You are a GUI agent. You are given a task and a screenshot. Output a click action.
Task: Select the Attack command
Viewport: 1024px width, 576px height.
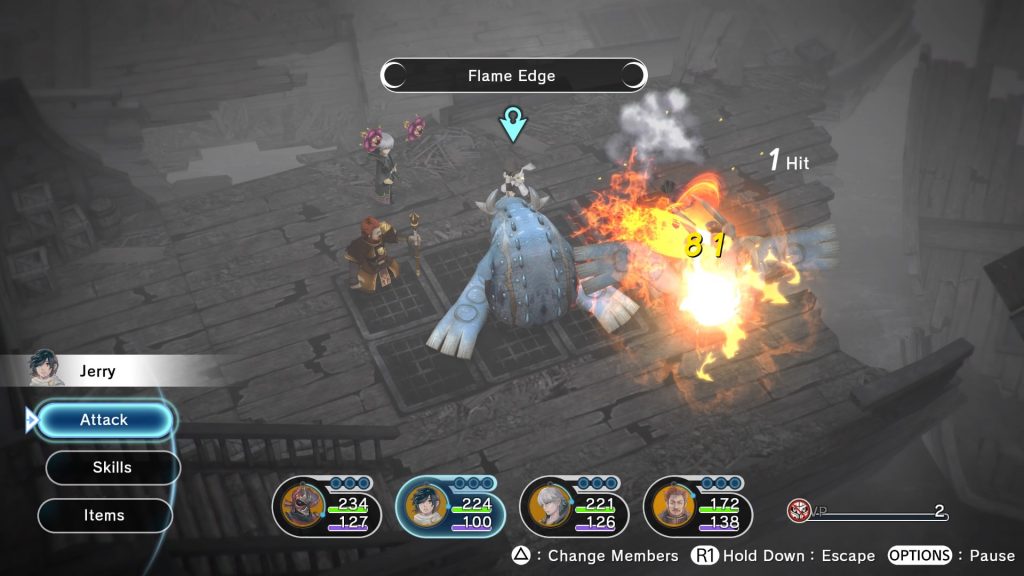click(104, 420)
